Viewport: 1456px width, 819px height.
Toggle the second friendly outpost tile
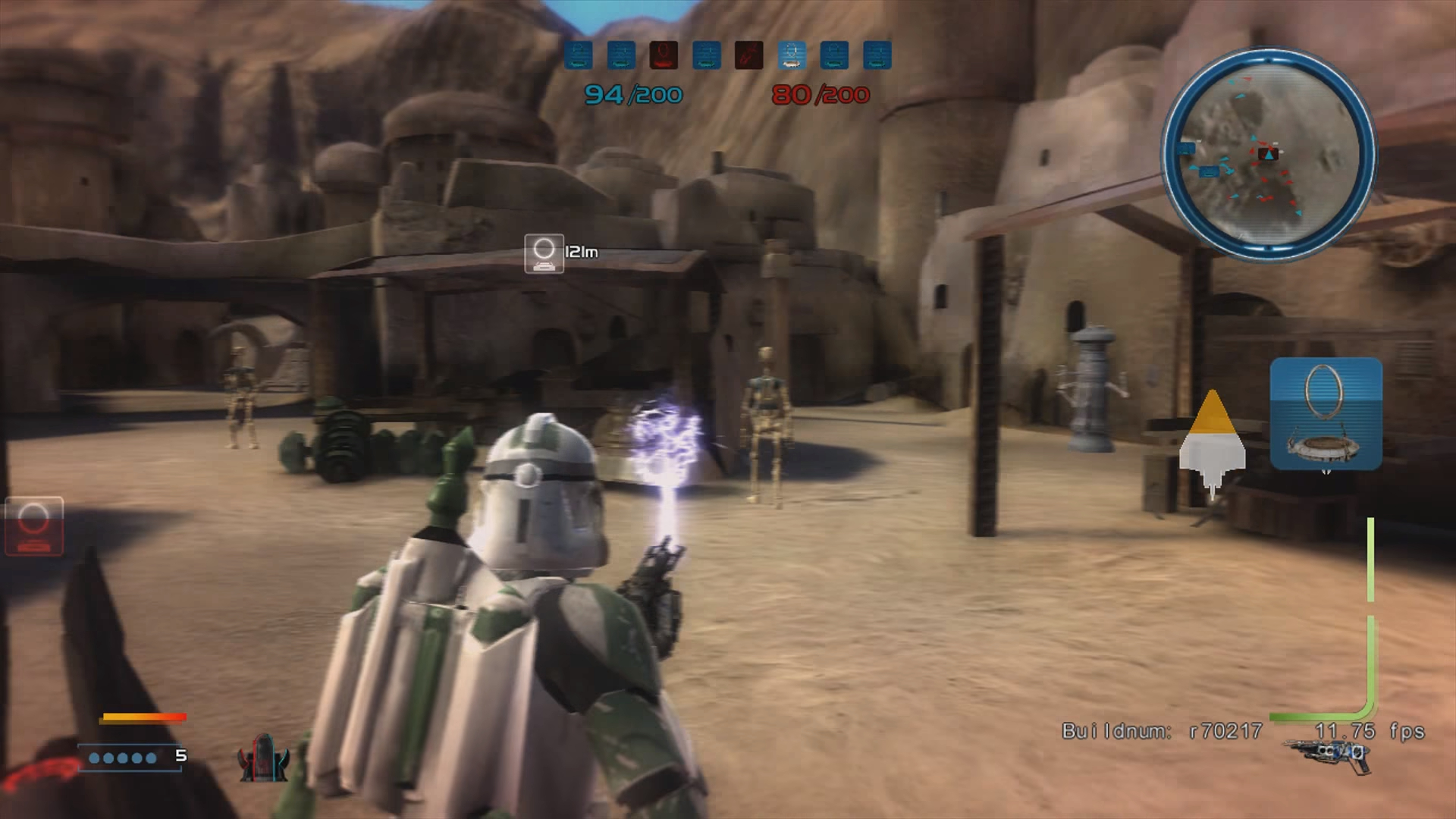(623, 55)
